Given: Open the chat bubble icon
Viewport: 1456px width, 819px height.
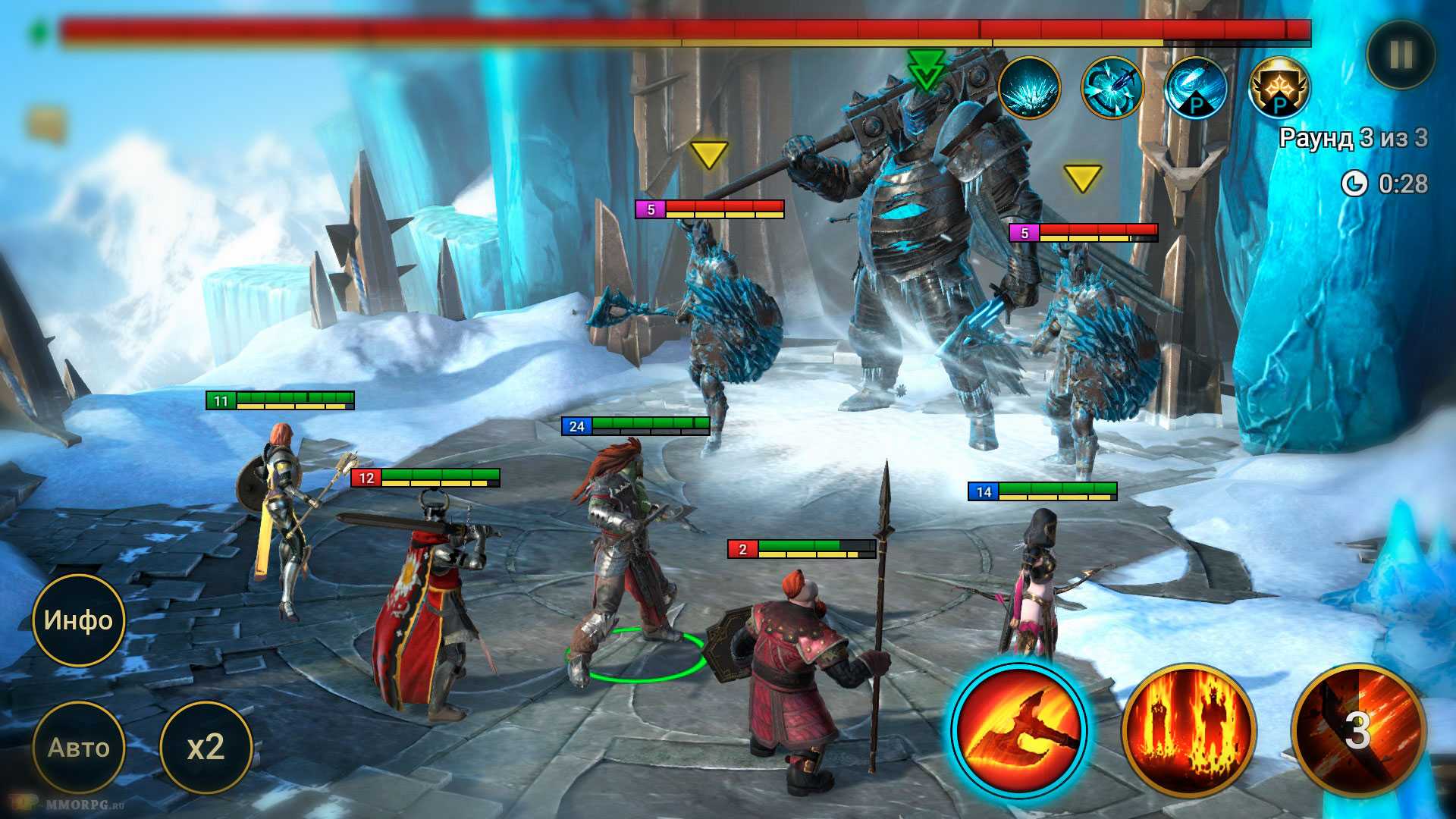Looking at the screenshot, I should pyautogui.click(x=47, y=123).
